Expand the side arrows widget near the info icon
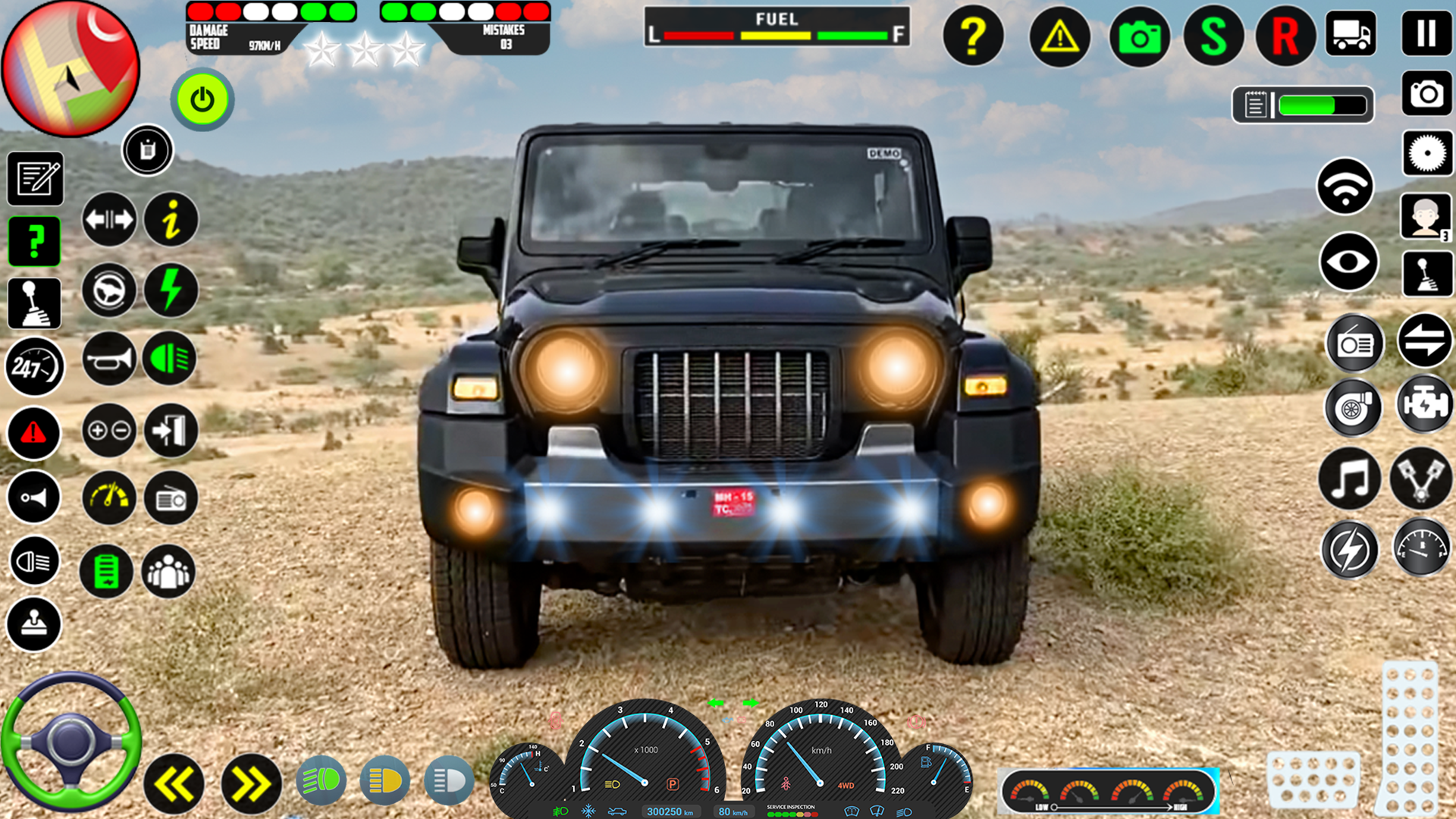 pyautogui.click(x=110, y=219)
